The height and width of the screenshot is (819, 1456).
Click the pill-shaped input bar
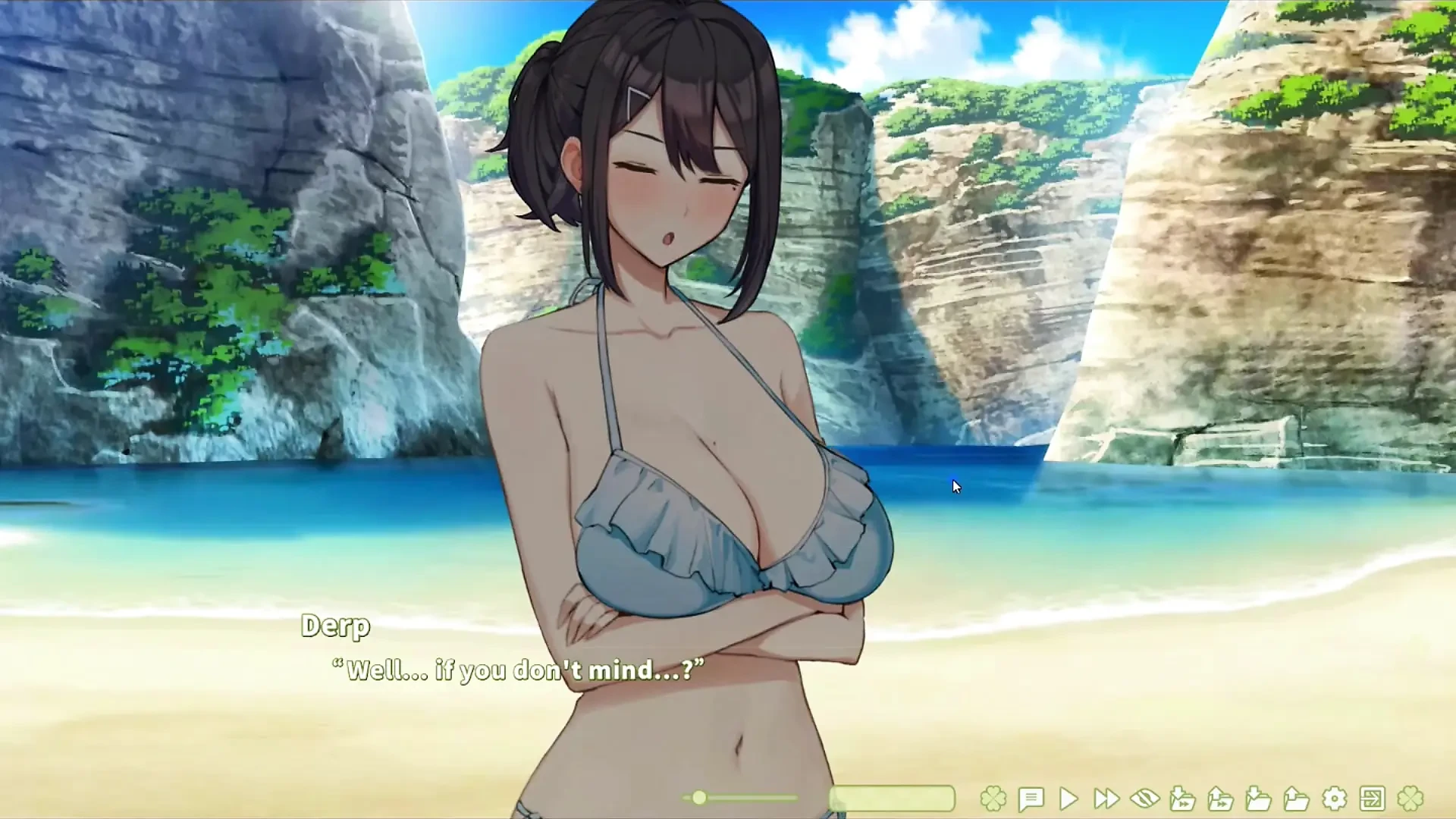891,798
